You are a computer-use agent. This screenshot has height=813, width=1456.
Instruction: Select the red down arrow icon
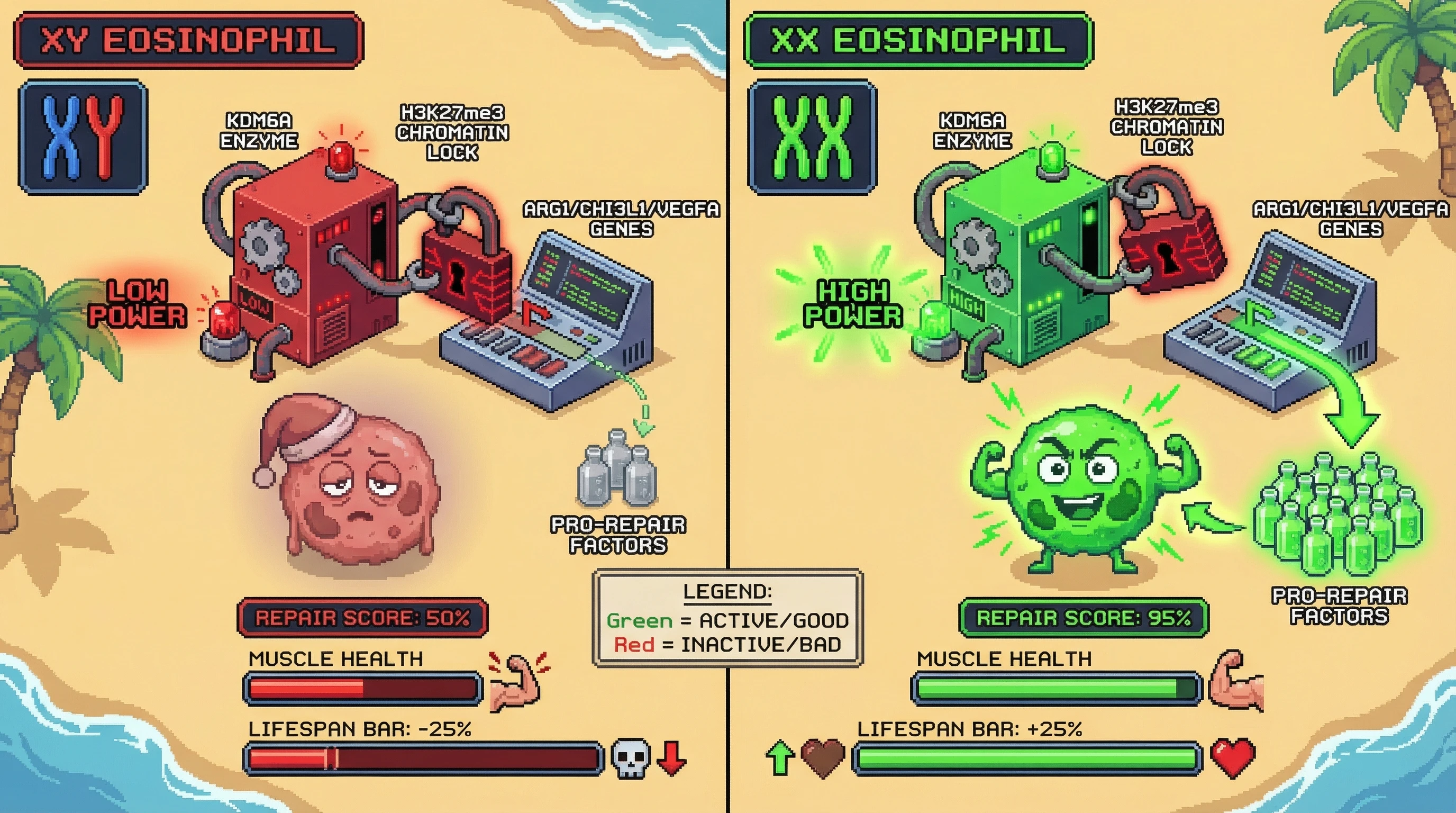click(x=672, y=758)
